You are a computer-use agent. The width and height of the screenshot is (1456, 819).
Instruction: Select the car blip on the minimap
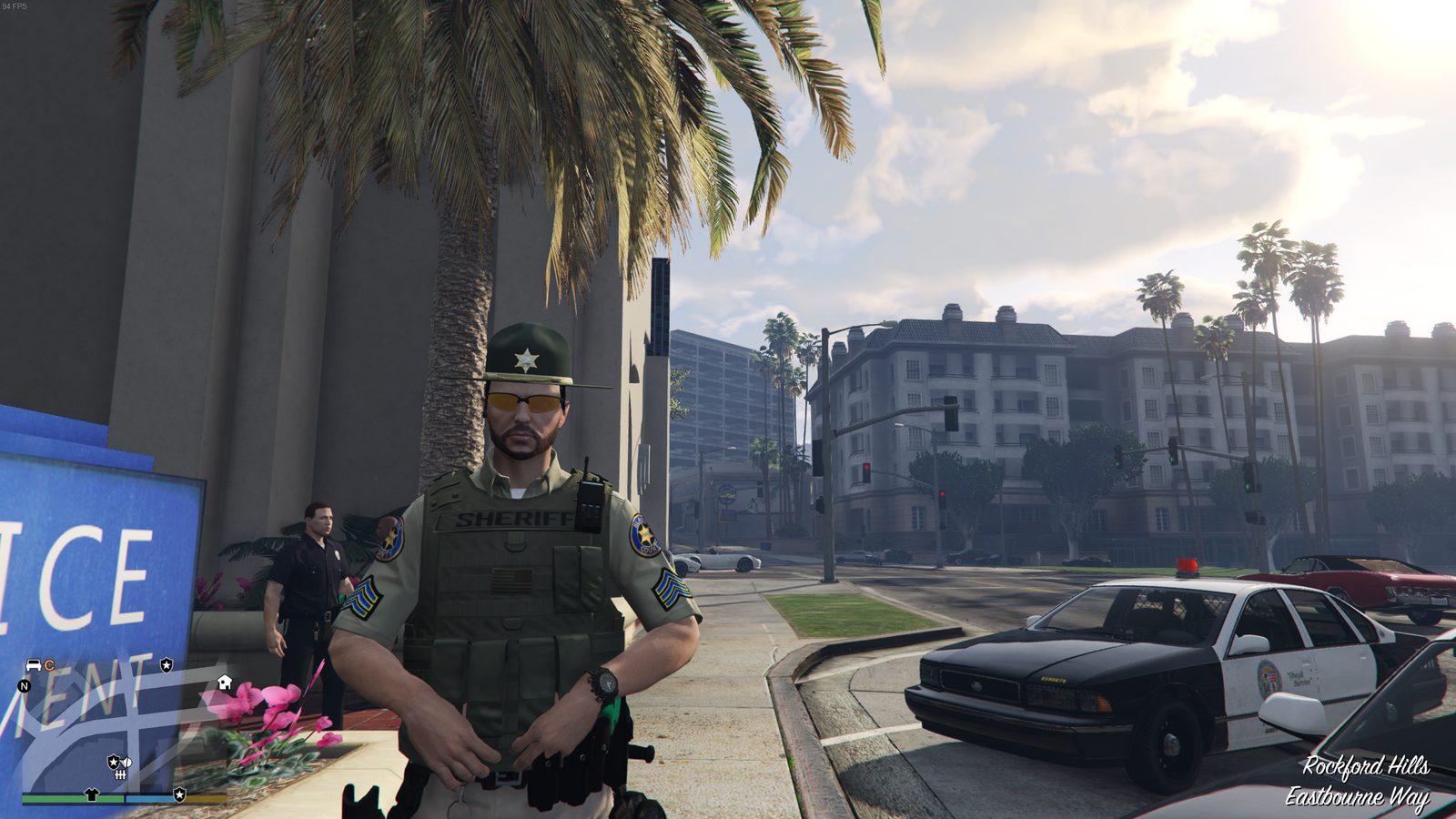coord(32,665)
